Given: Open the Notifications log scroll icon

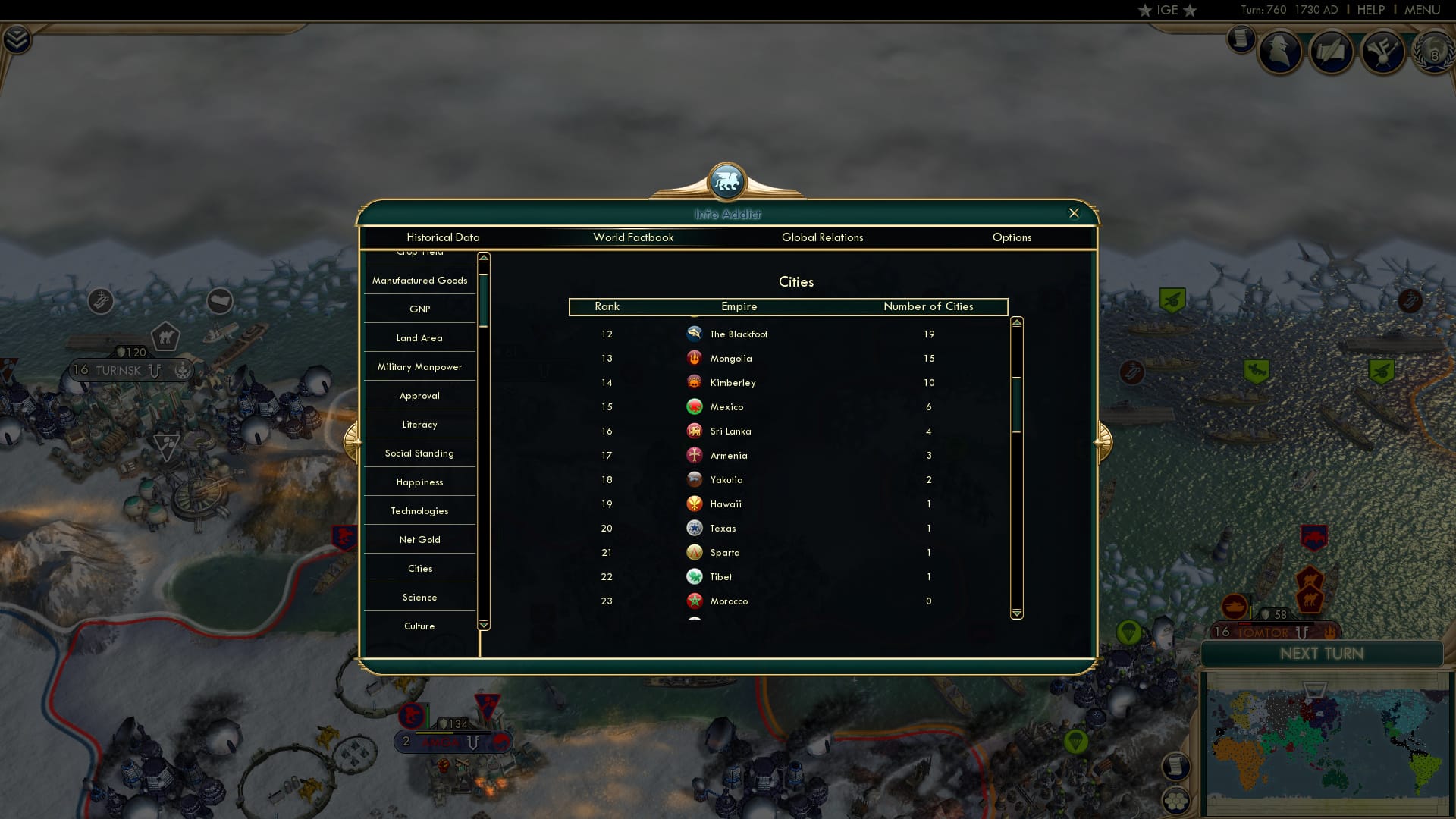Looking at the screenshot, I should click(1242, 39).
